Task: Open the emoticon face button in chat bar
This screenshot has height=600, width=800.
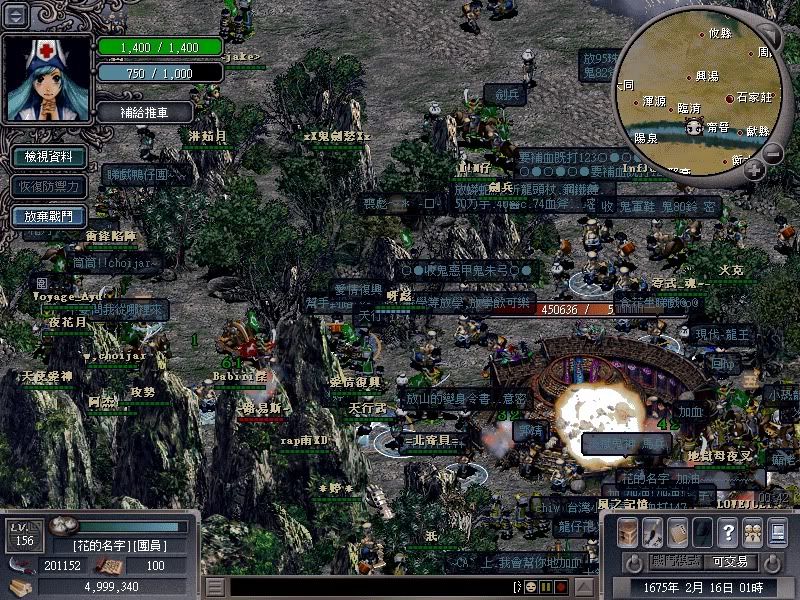Action: [532, 587]
